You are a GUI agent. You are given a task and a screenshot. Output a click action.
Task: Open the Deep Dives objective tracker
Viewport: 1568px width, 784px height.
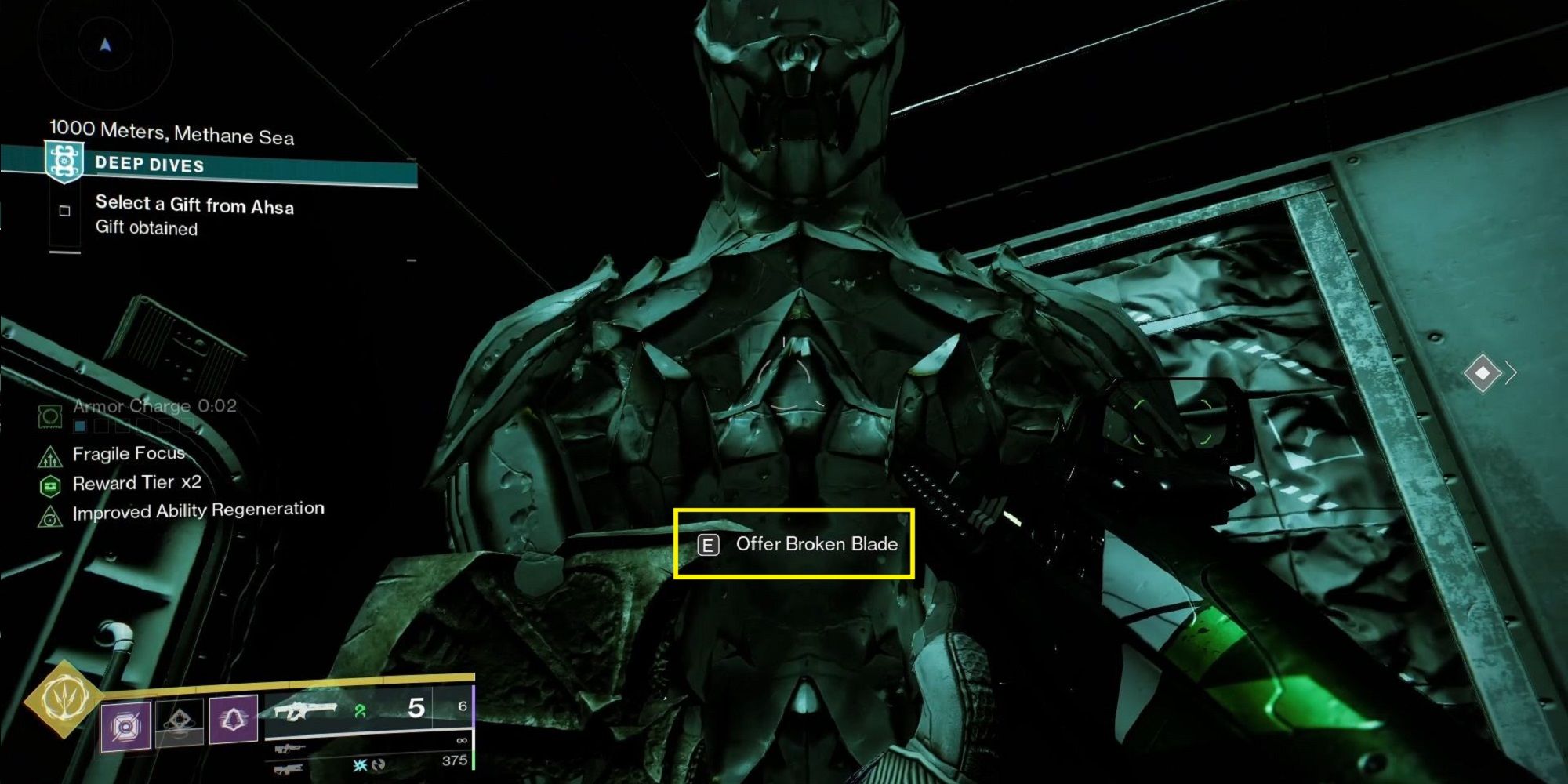149,165
